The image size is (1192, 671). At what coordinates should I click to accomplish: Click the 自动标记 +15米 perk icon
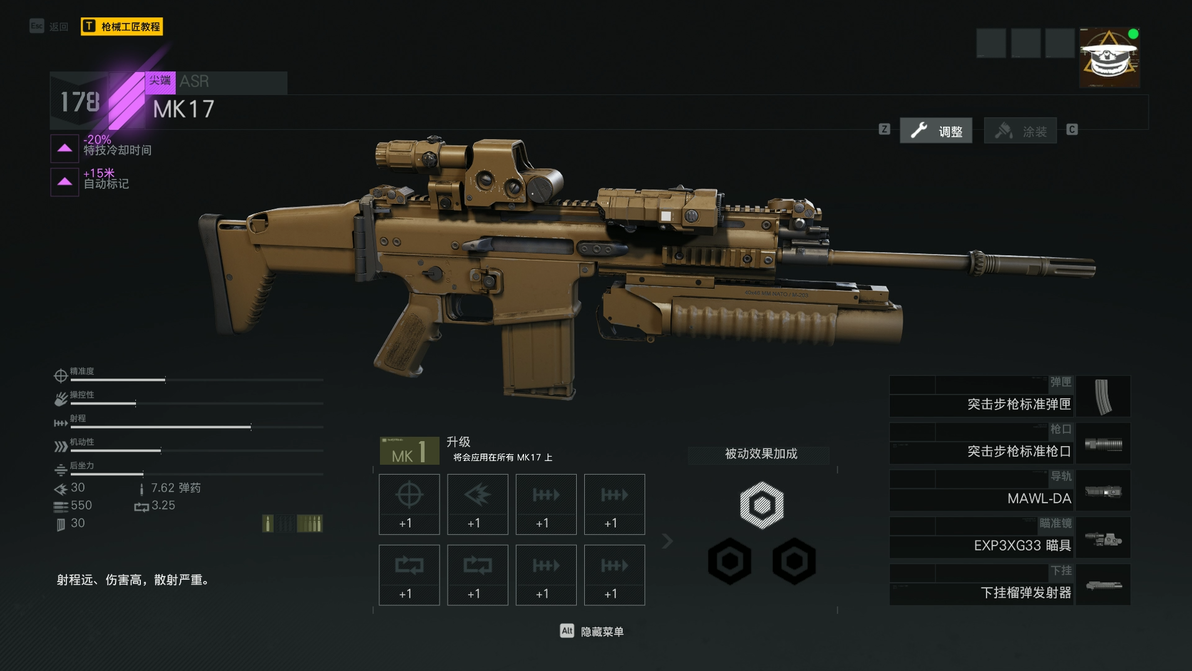coord(65,182)
